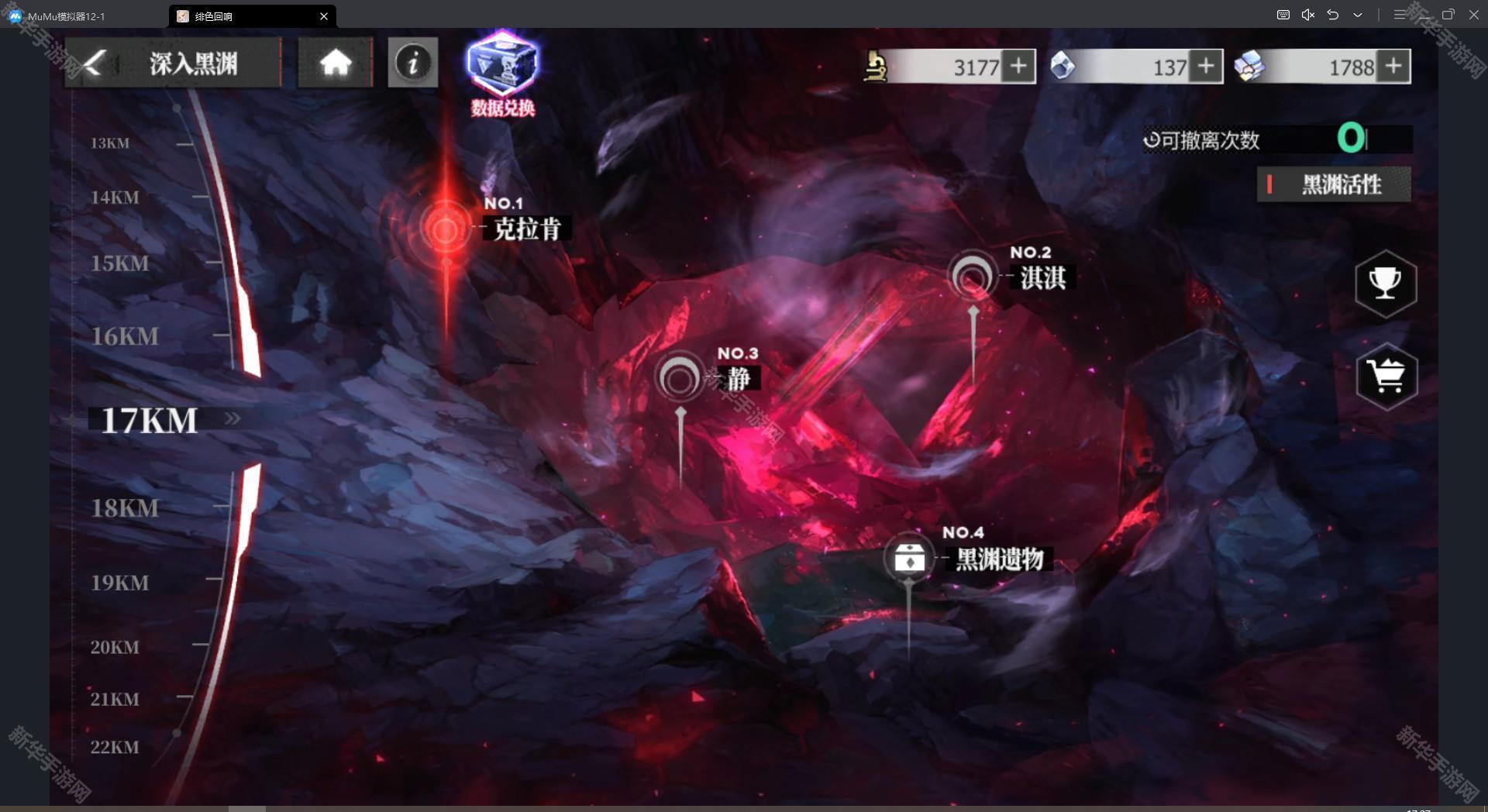Select stage NO.3 静
This screenshot has width=1488, height=812.
coord(680,379)
